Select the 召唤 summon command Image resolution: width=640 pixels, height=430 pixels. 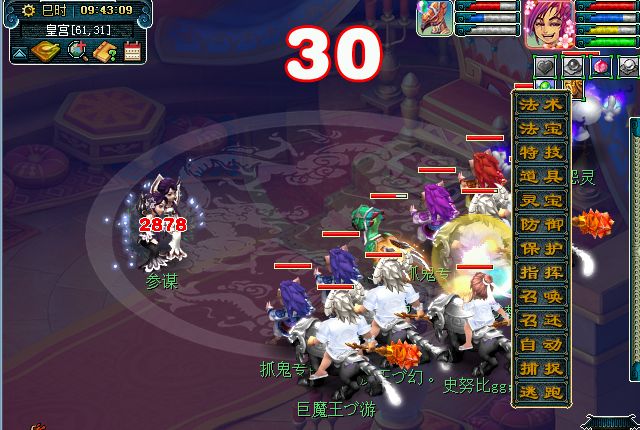[x=541, y=297]
